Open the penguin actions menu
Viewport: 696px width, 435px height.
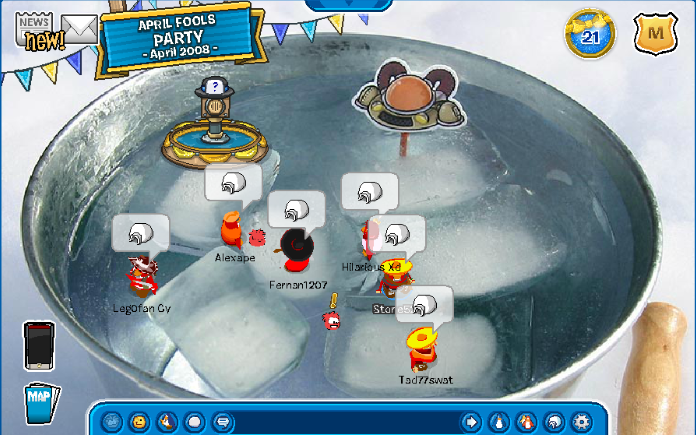point(167,421)
